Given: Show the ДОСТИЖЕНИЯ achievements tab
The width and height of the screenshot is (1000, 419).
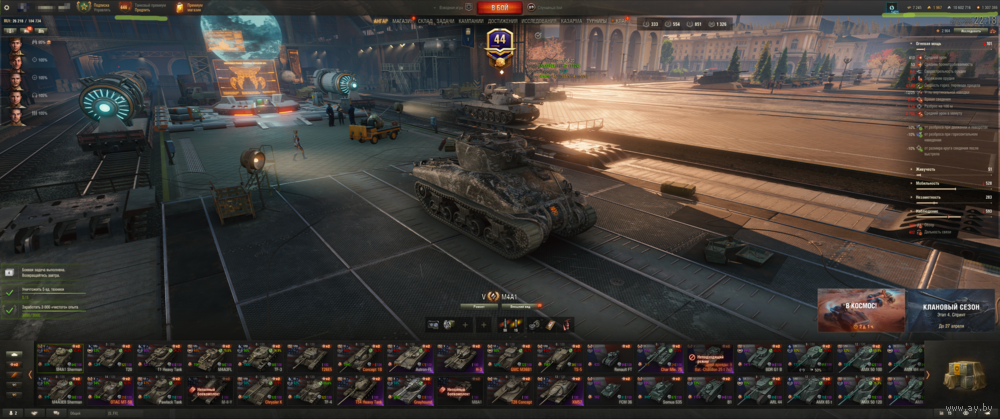Looking at the screenshot, I should [503, 20].
